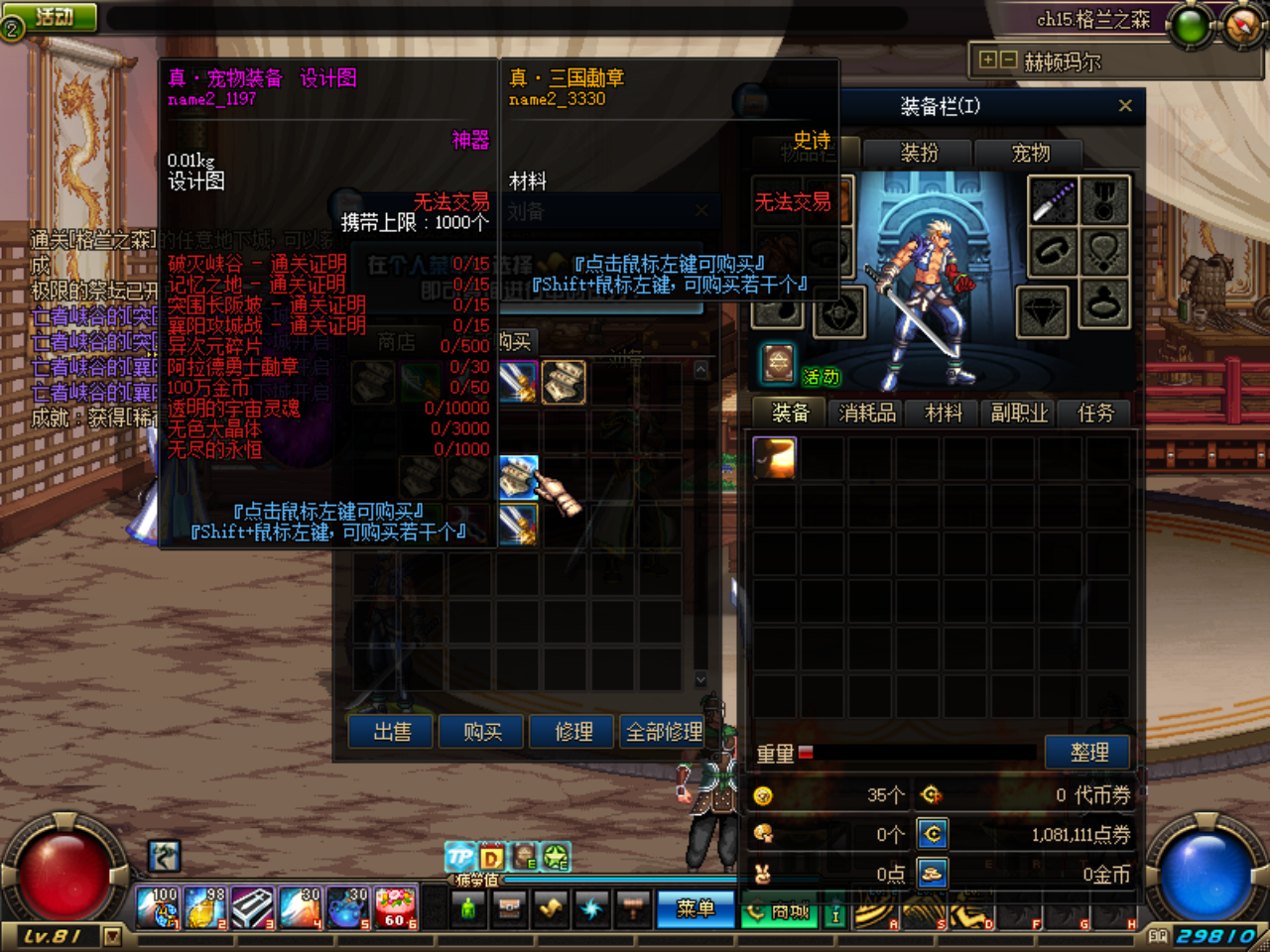Screen dimensions: 1270x952
Task: Click the repair hammer icon in the bottom toolbar
Action: [632, 906]
